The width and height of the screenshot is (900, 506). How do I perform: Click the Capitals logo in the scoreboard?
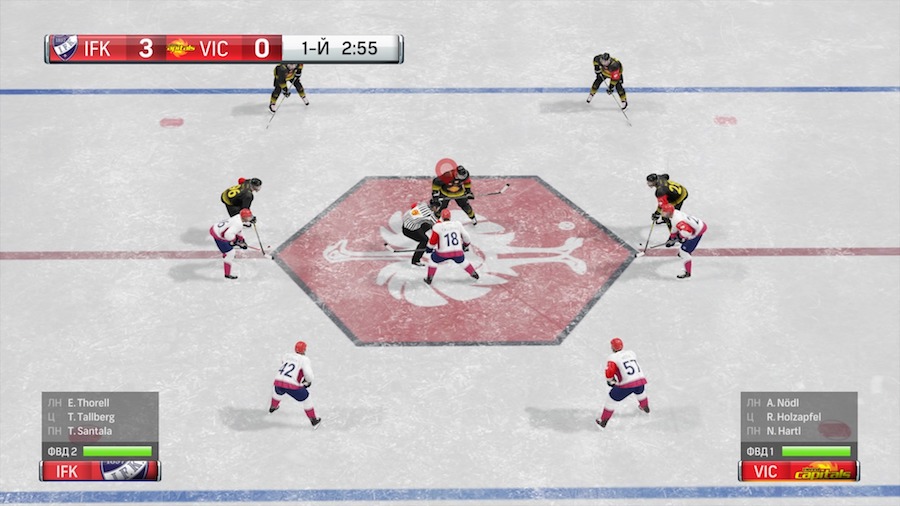(181, 48)
